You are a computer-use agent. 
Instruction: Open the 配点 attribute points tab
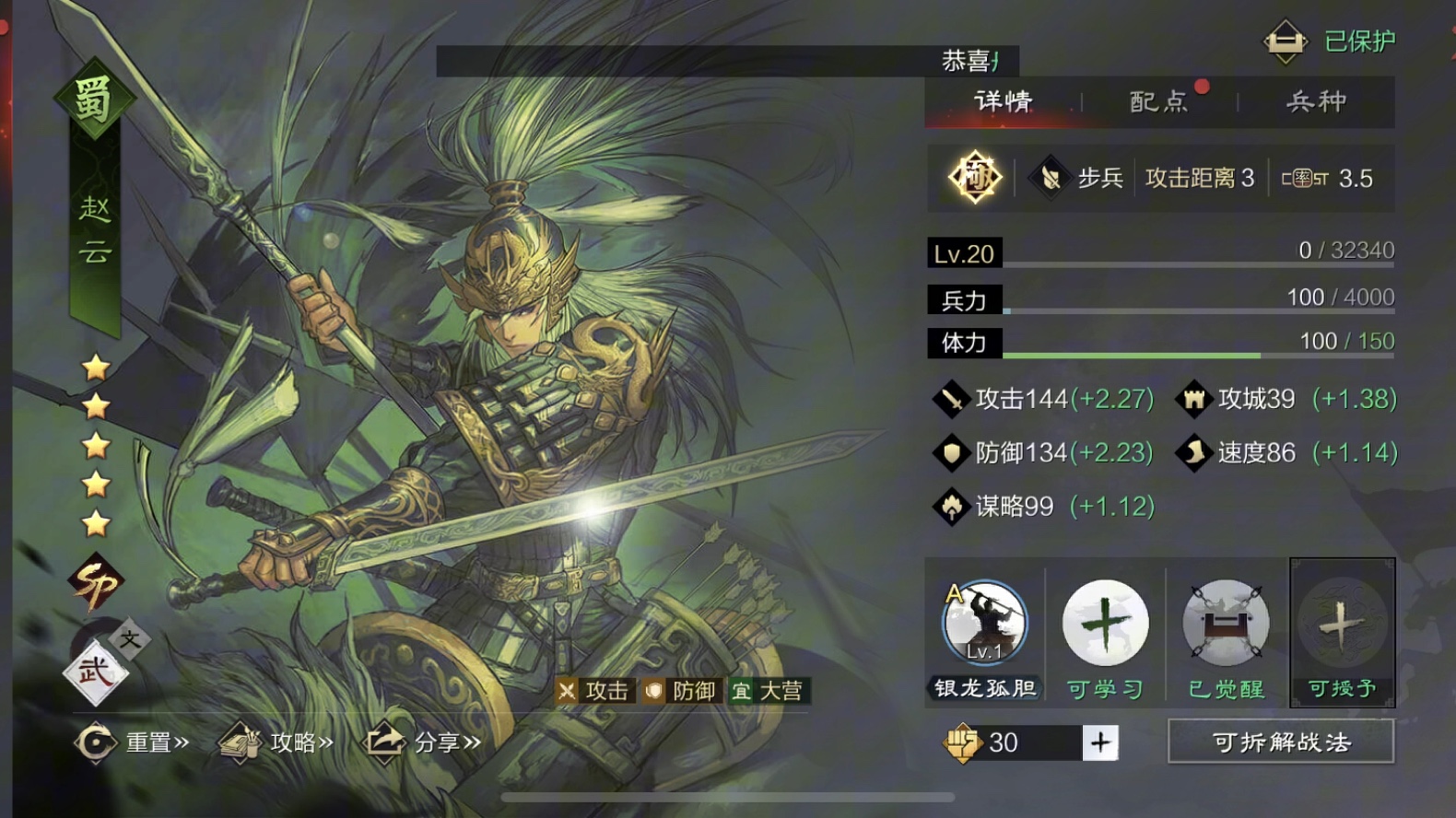pyautogui.click(x=1158, y=101)
